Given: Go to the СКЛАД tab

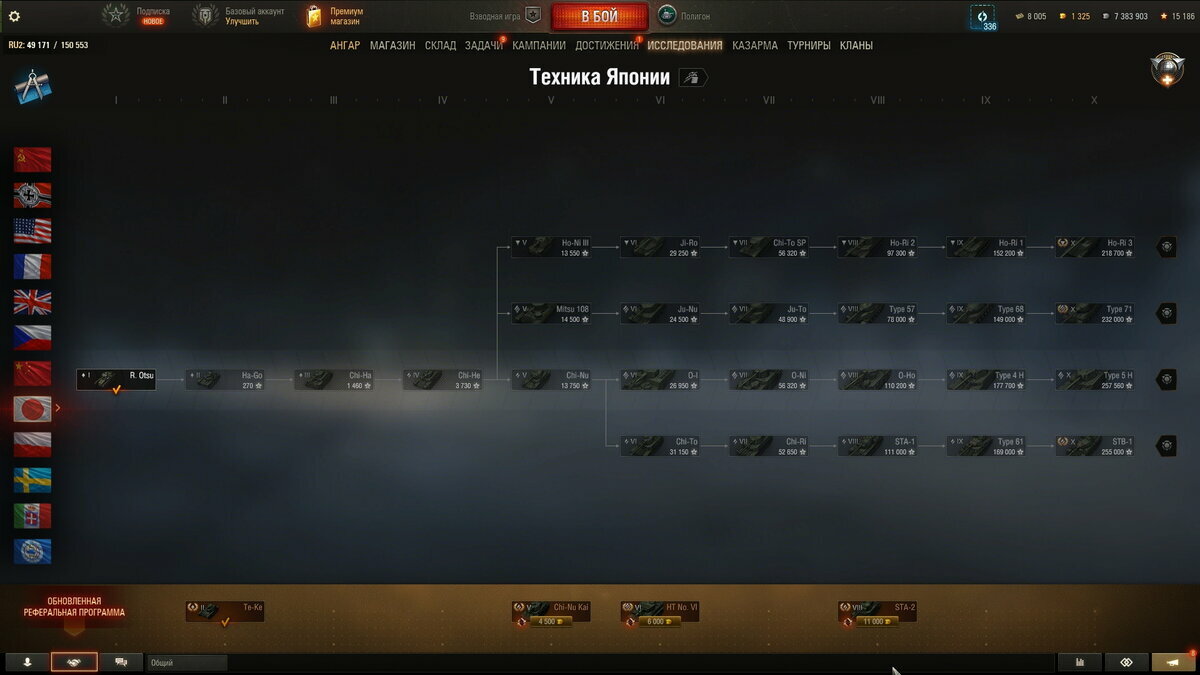Looking at the screenshot, I should tap(440, 45).
